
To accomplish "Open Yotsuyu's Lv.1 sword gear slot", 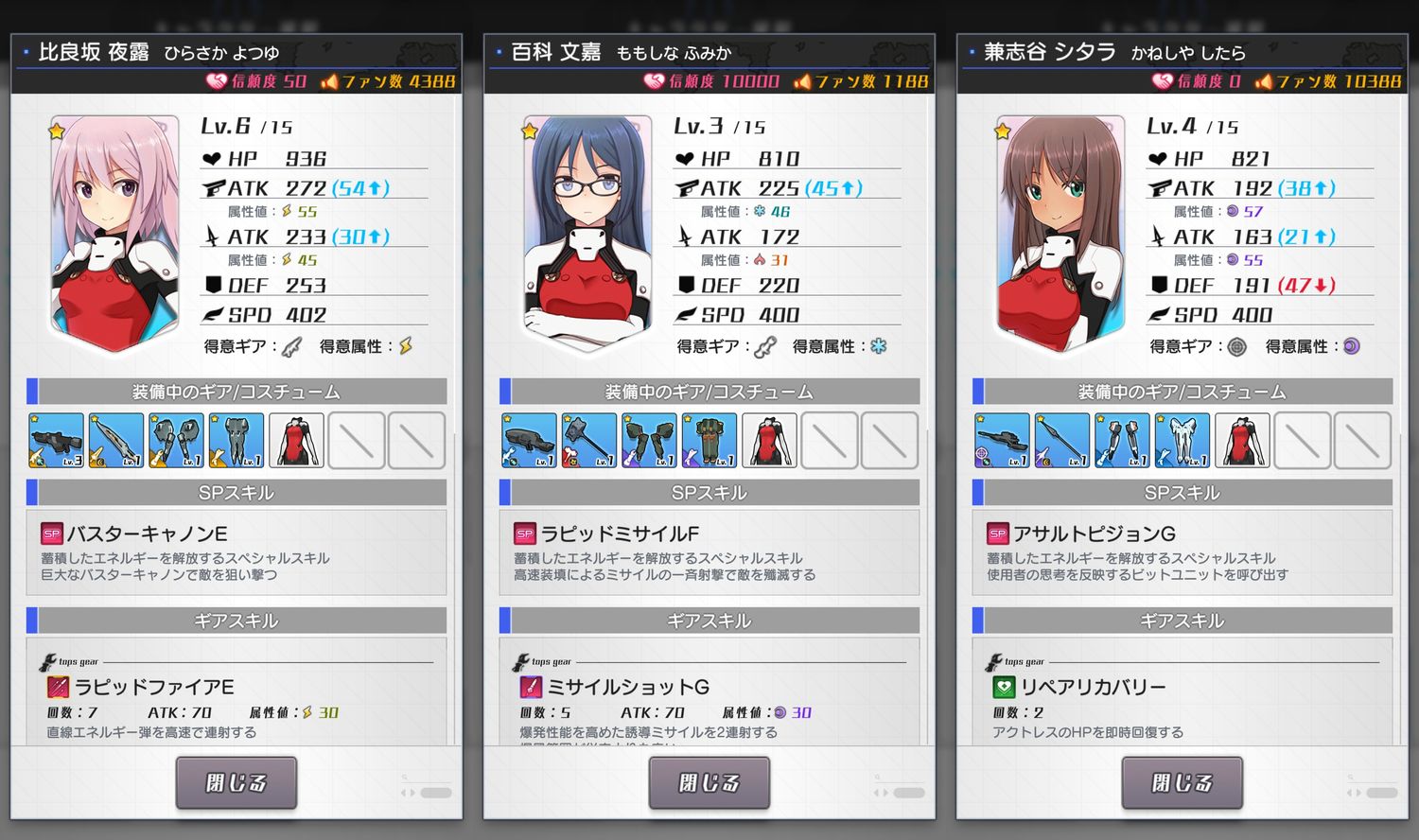I will 115,439.
